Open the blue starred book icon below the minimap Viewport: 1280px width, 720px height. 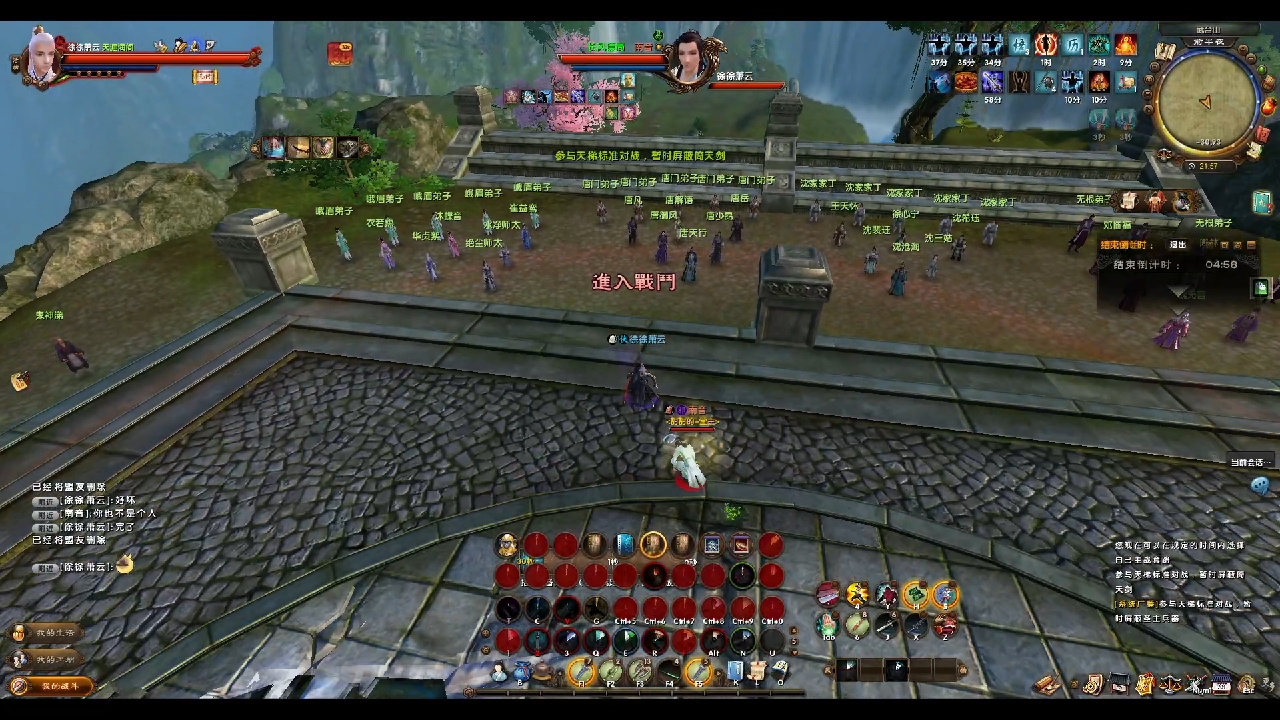(x=1261, y=203)
